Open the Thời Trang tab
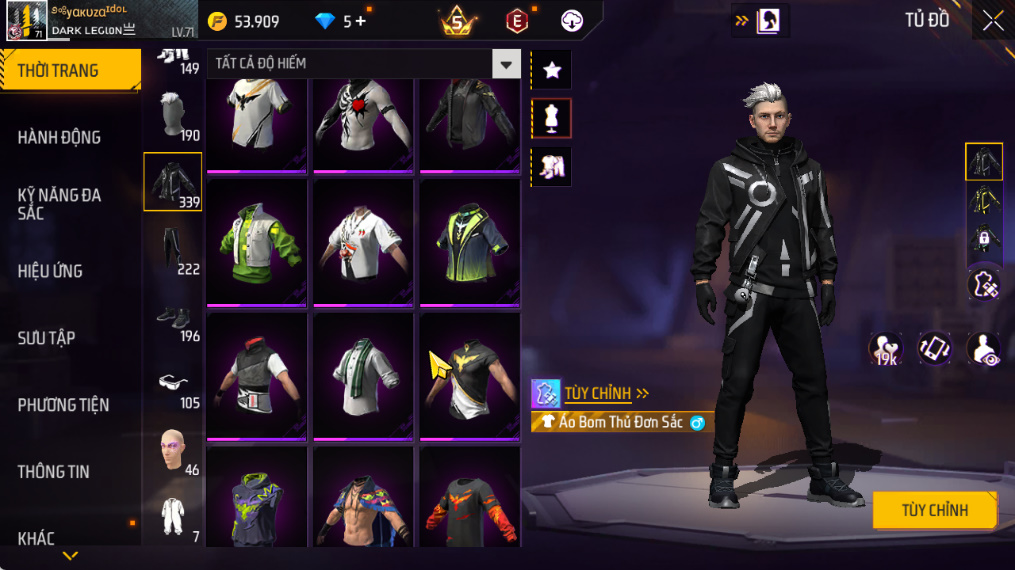The image size is (1015, 570). coord(70,70)
